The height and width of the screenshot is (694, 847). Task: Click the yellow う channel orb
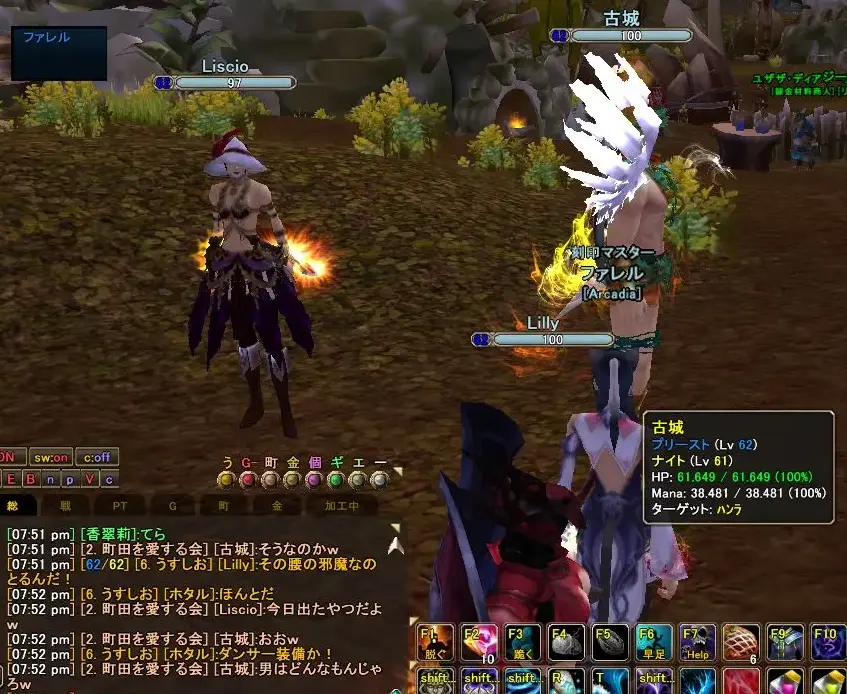click(226, 480)
